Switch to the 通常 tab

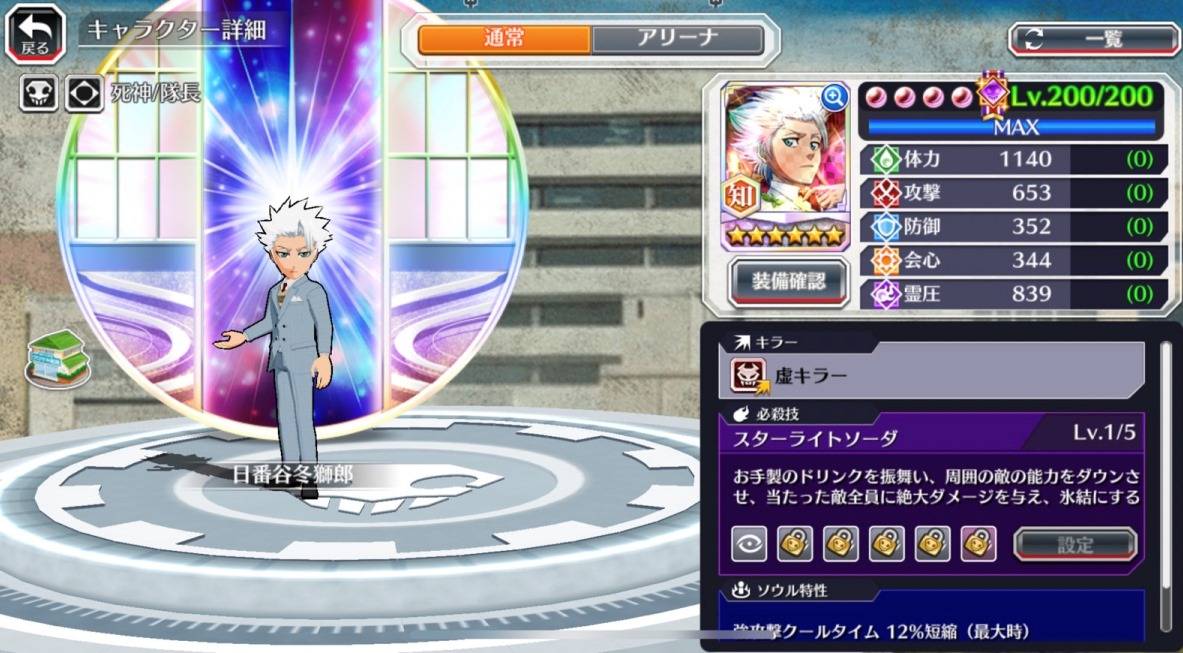tap(504, 39)
